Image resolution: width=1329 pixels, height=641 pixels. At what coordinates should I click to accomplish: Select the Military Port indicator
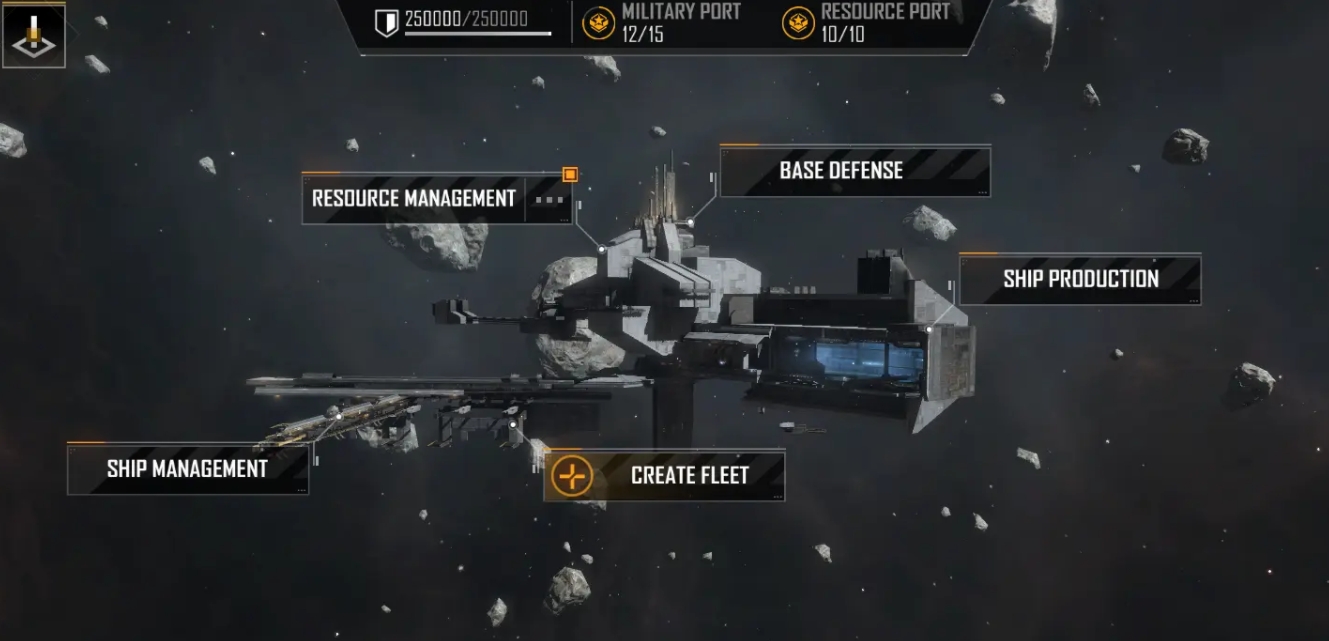[663, 22]
